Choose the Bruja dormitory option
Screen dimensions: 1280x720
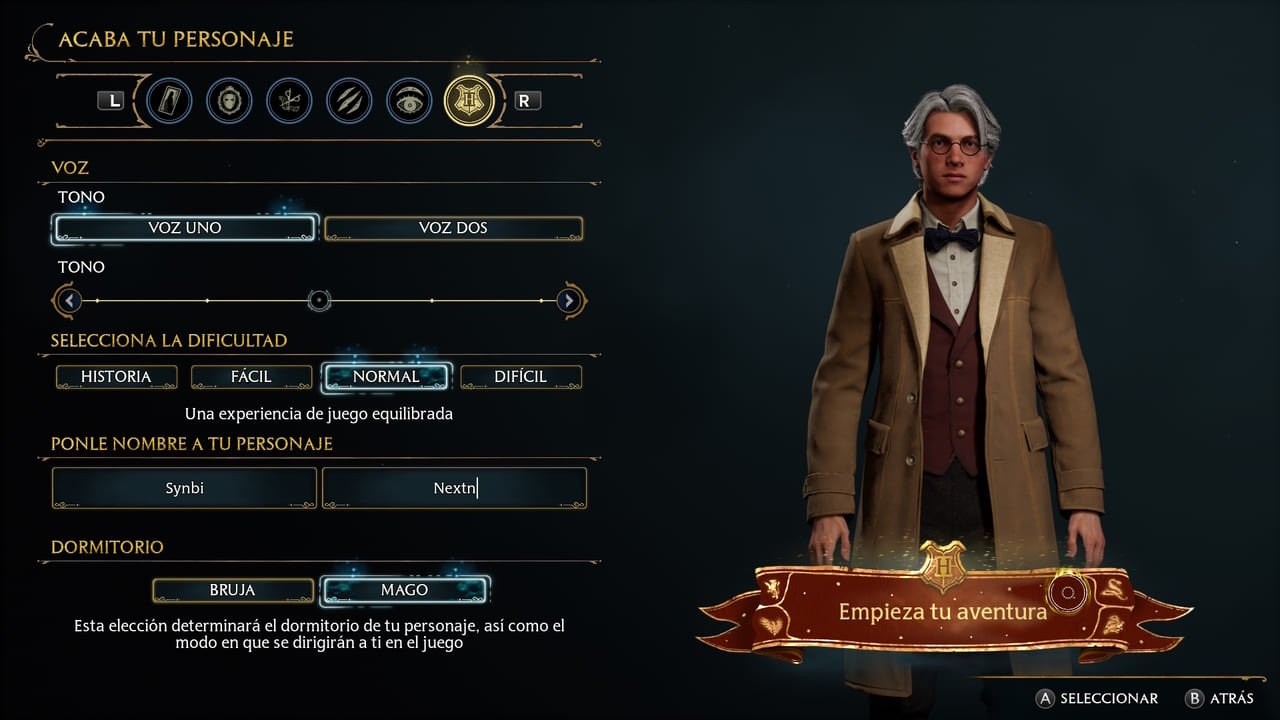(233, 590)
